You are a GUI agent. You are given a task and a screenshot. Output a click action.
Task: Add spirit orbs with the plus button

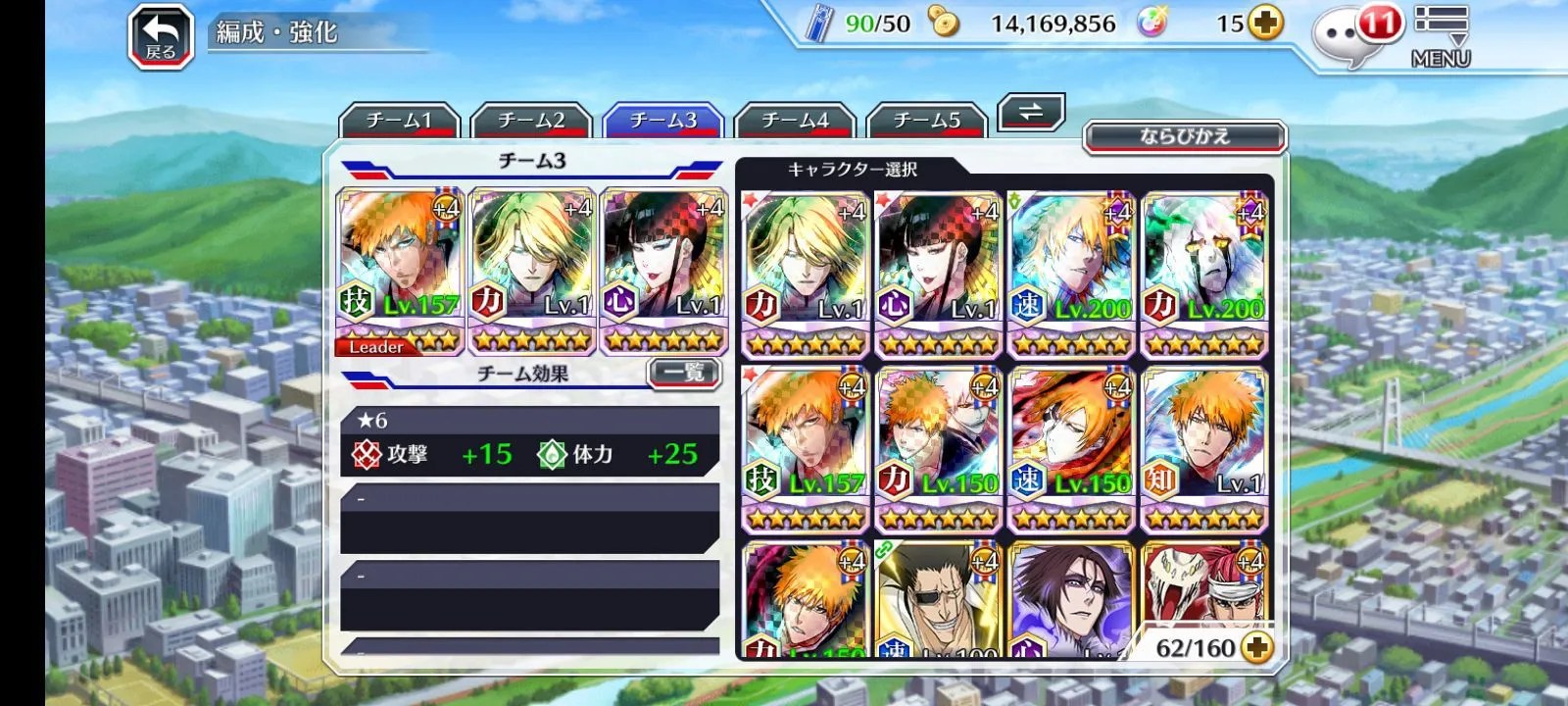(x=1265, y=24)
